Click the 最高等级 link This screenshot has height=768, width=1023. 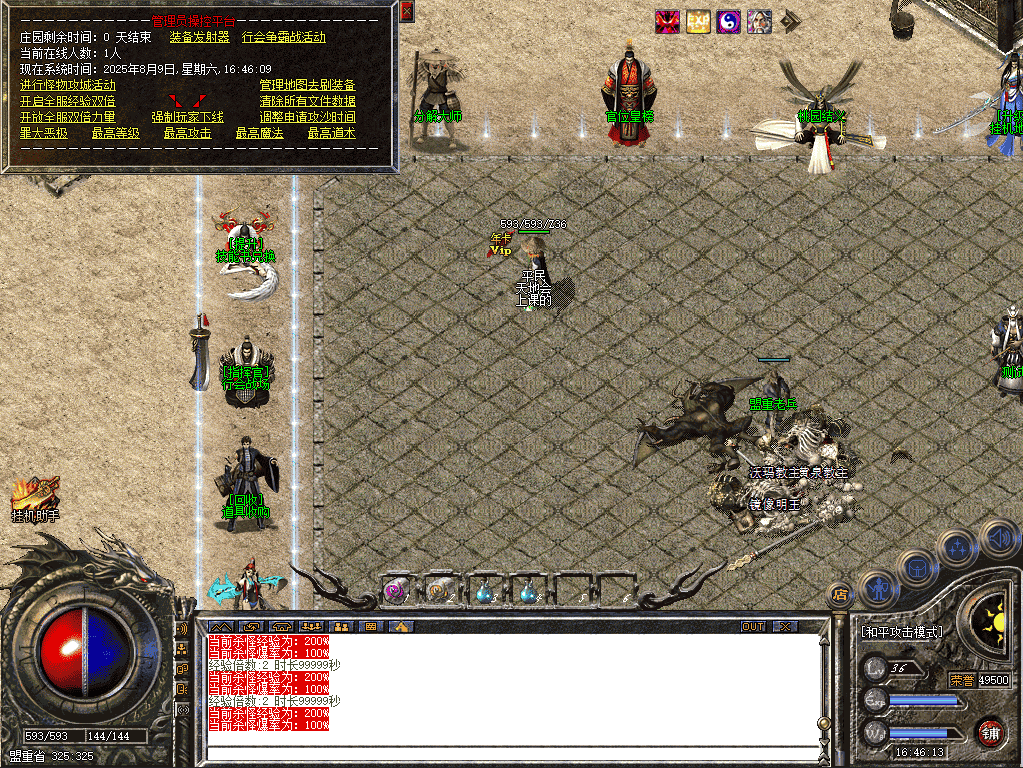tap(115, 133)
